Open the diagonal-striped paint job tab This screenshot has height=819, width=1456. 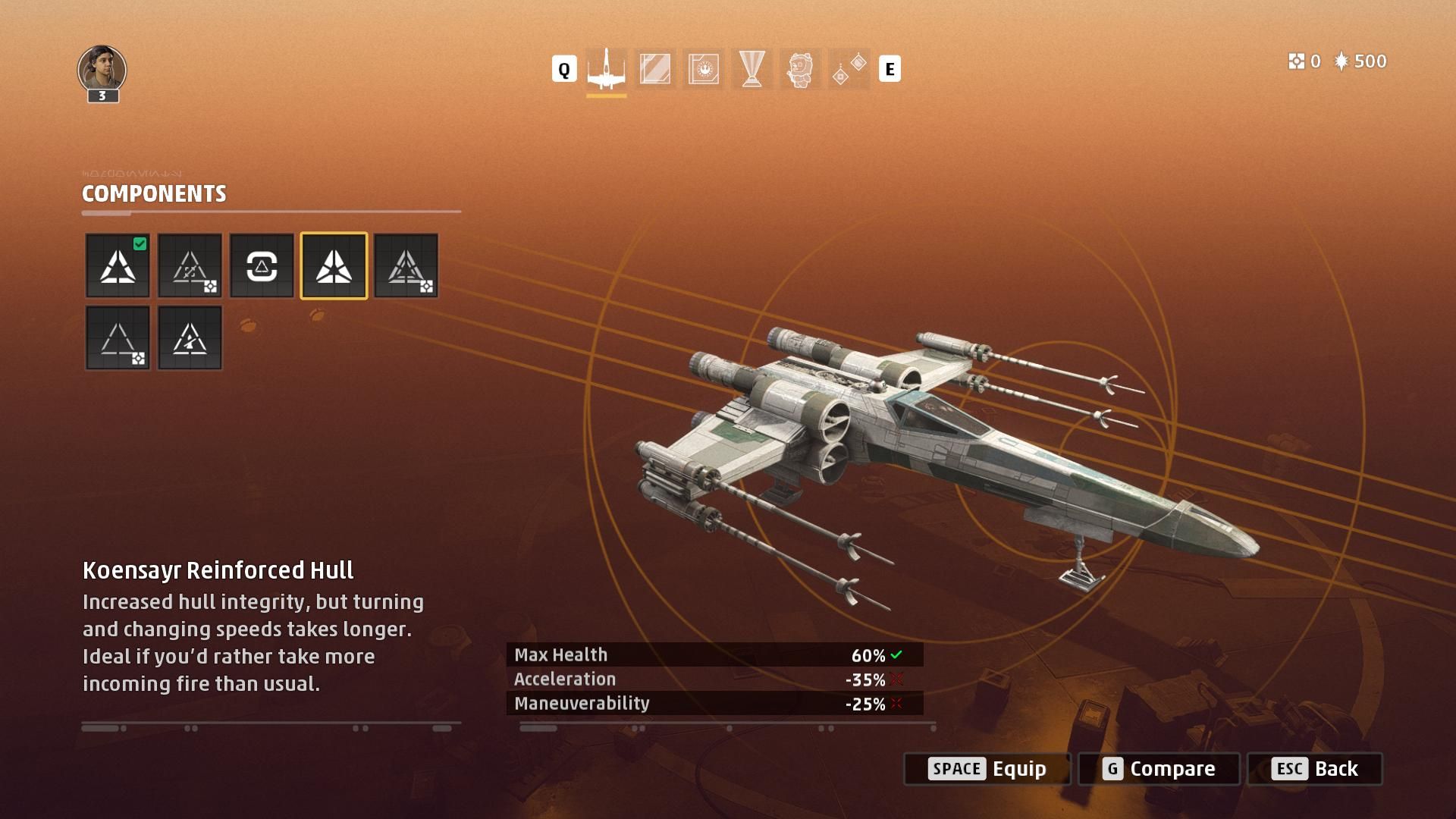654,70
